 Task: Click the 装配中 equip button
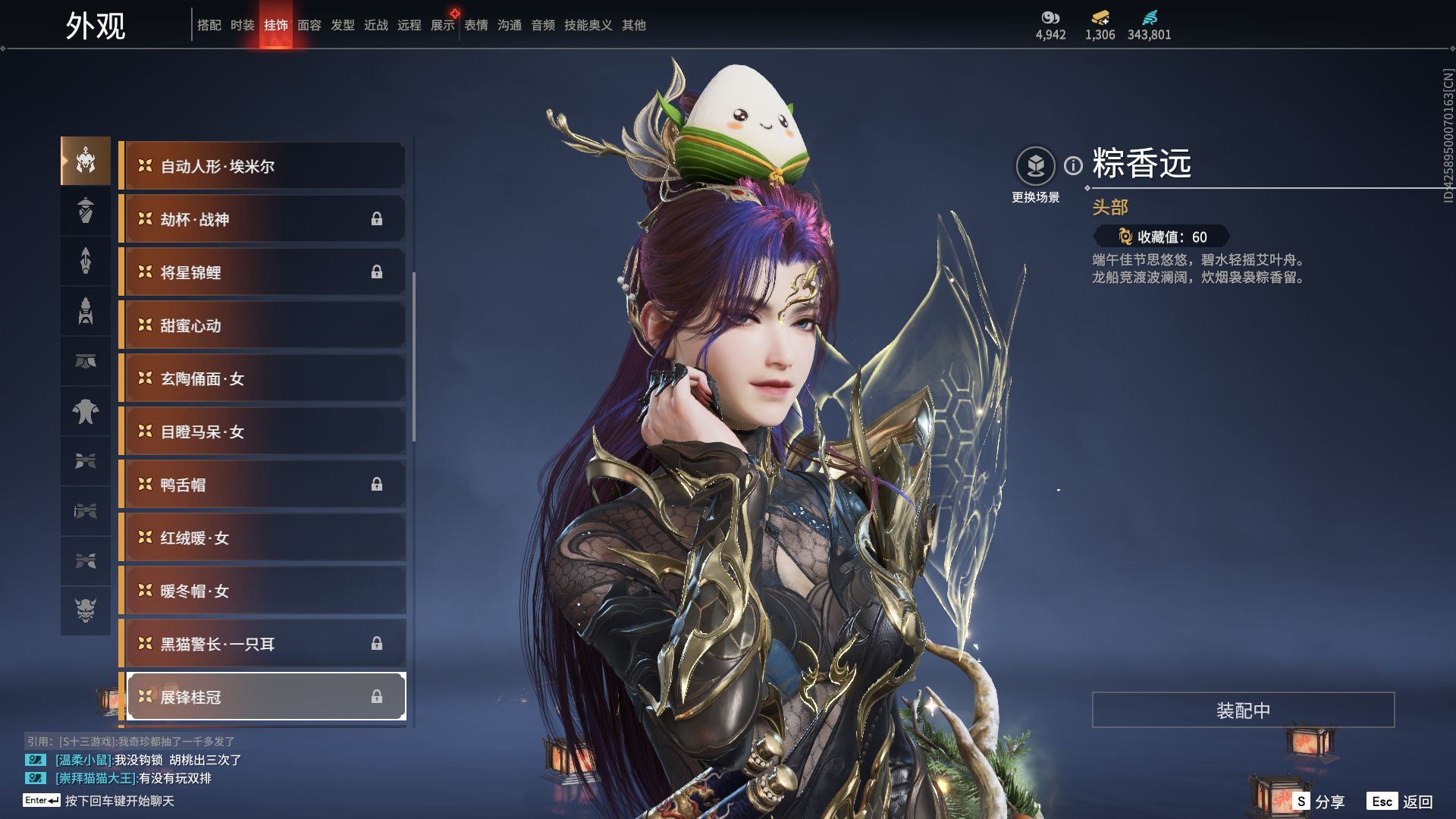1243,710
